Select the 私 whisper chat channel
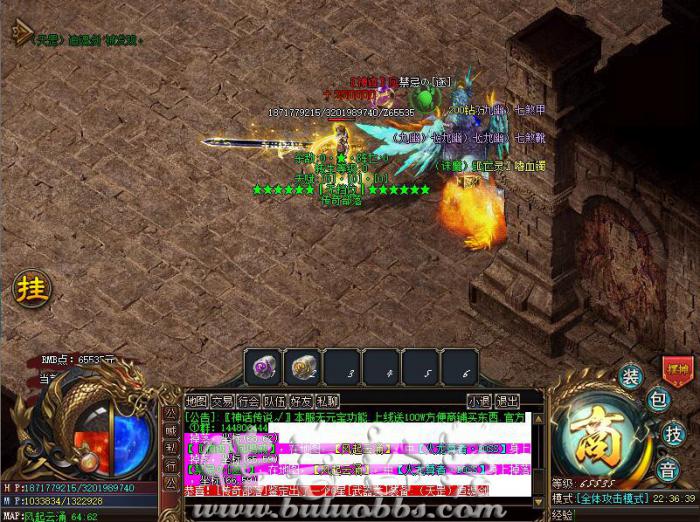Screen dimensions: 700x522 click(x=170, y=447)
